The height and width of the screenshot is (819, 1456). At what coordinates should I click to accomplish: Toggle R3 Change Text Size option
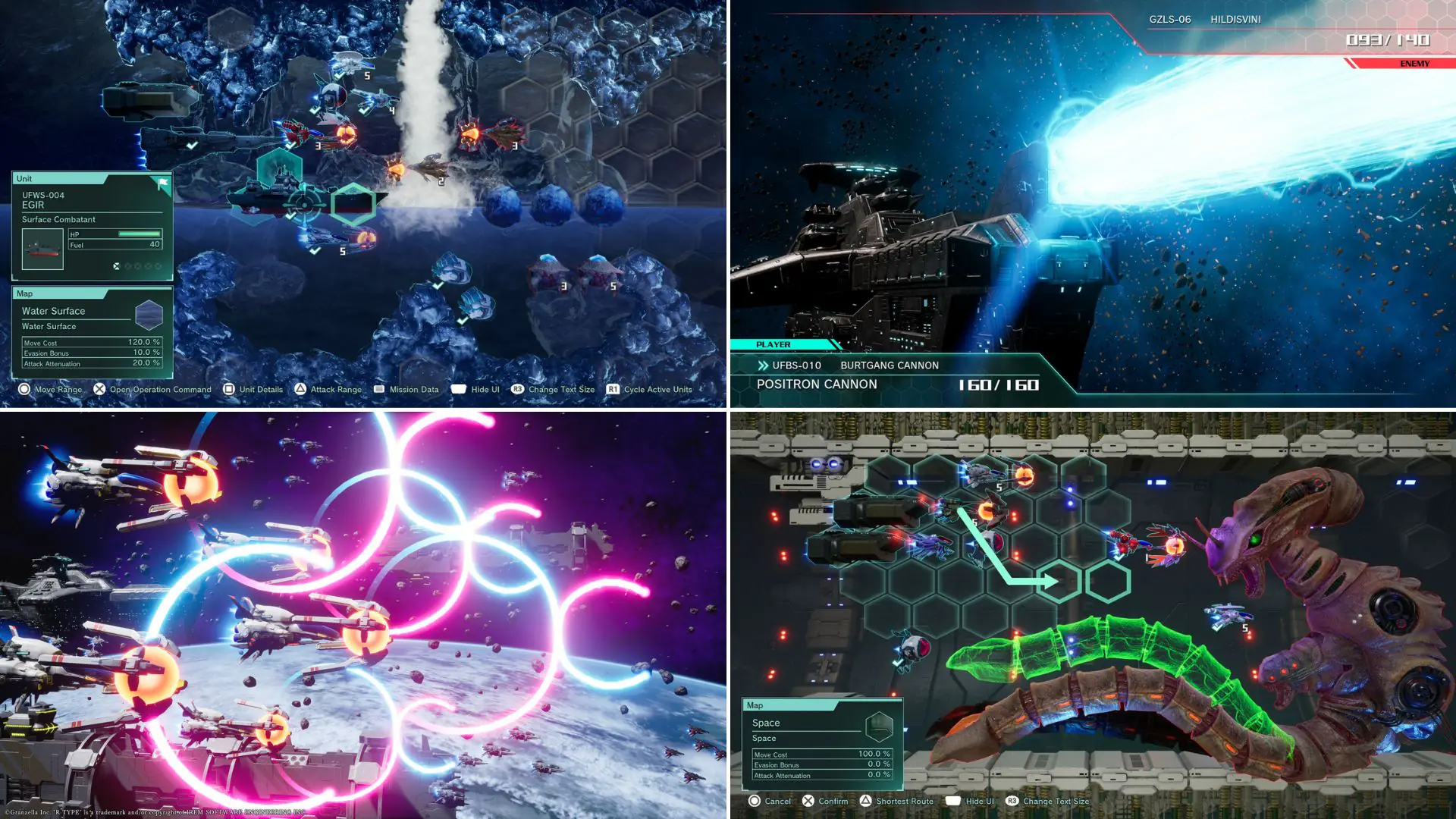[518, 389]
